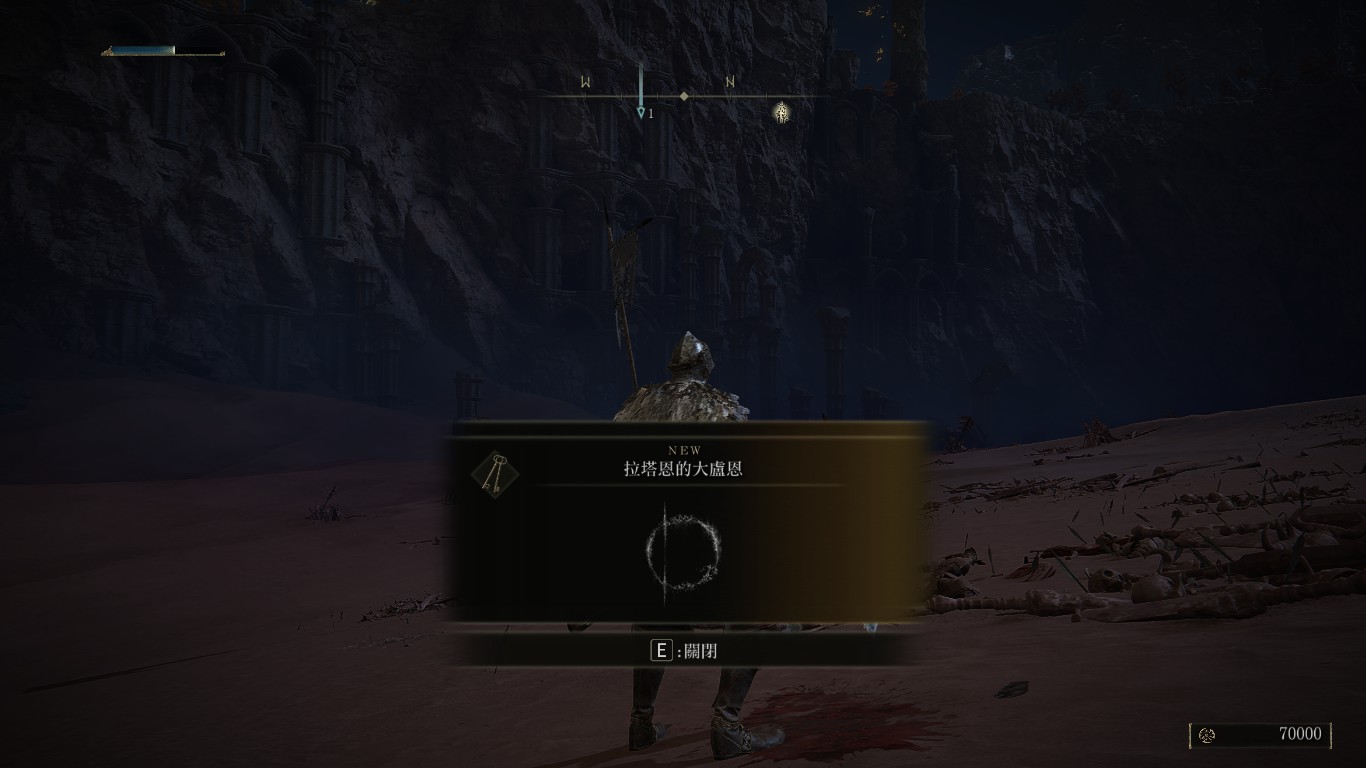Click the crossed keys item icon
1366x768 pixels.
[494, 473]
